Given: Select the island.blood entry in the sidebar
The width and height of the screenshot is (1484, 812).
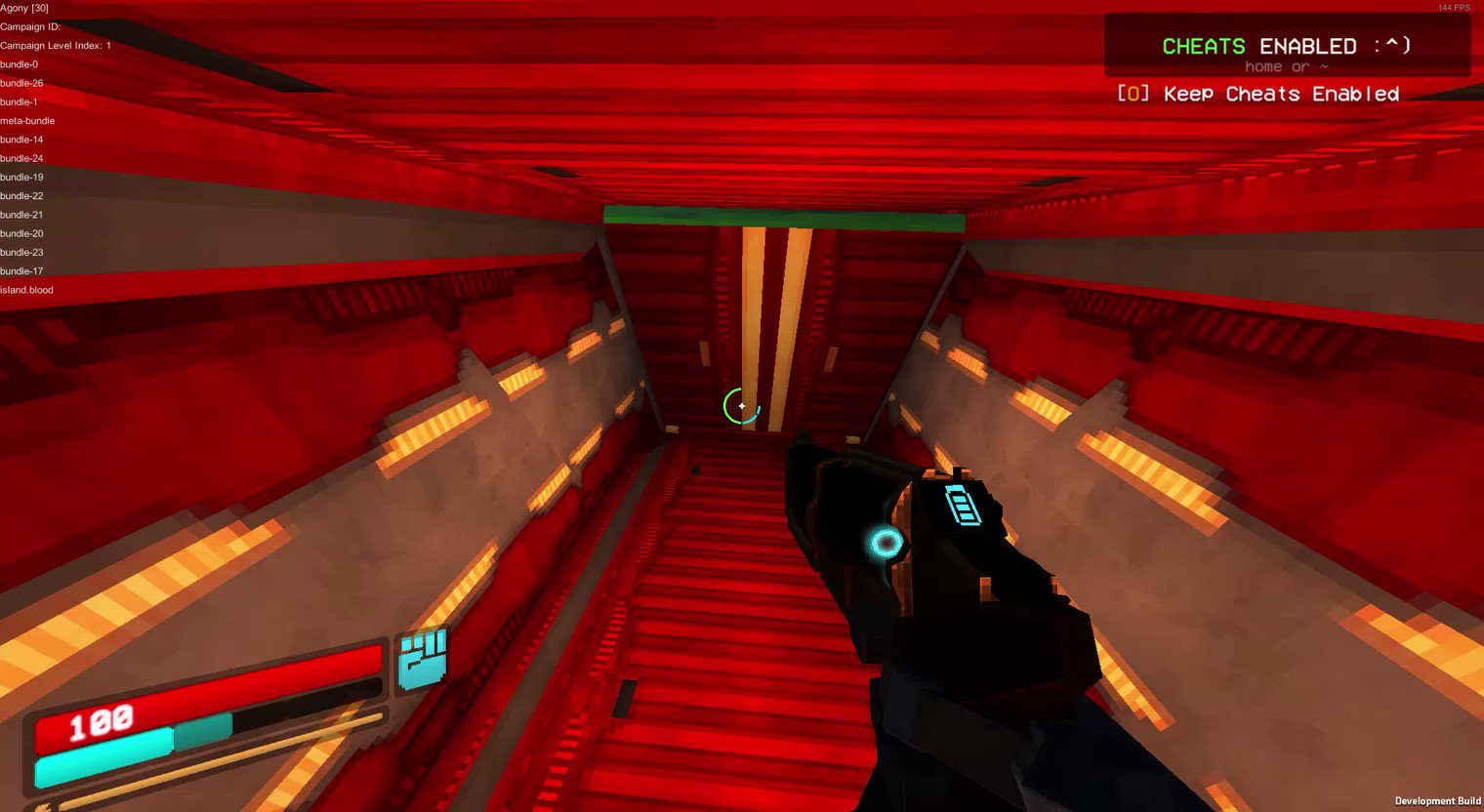Looking at the screenshot, I should [x=26, y=290].
